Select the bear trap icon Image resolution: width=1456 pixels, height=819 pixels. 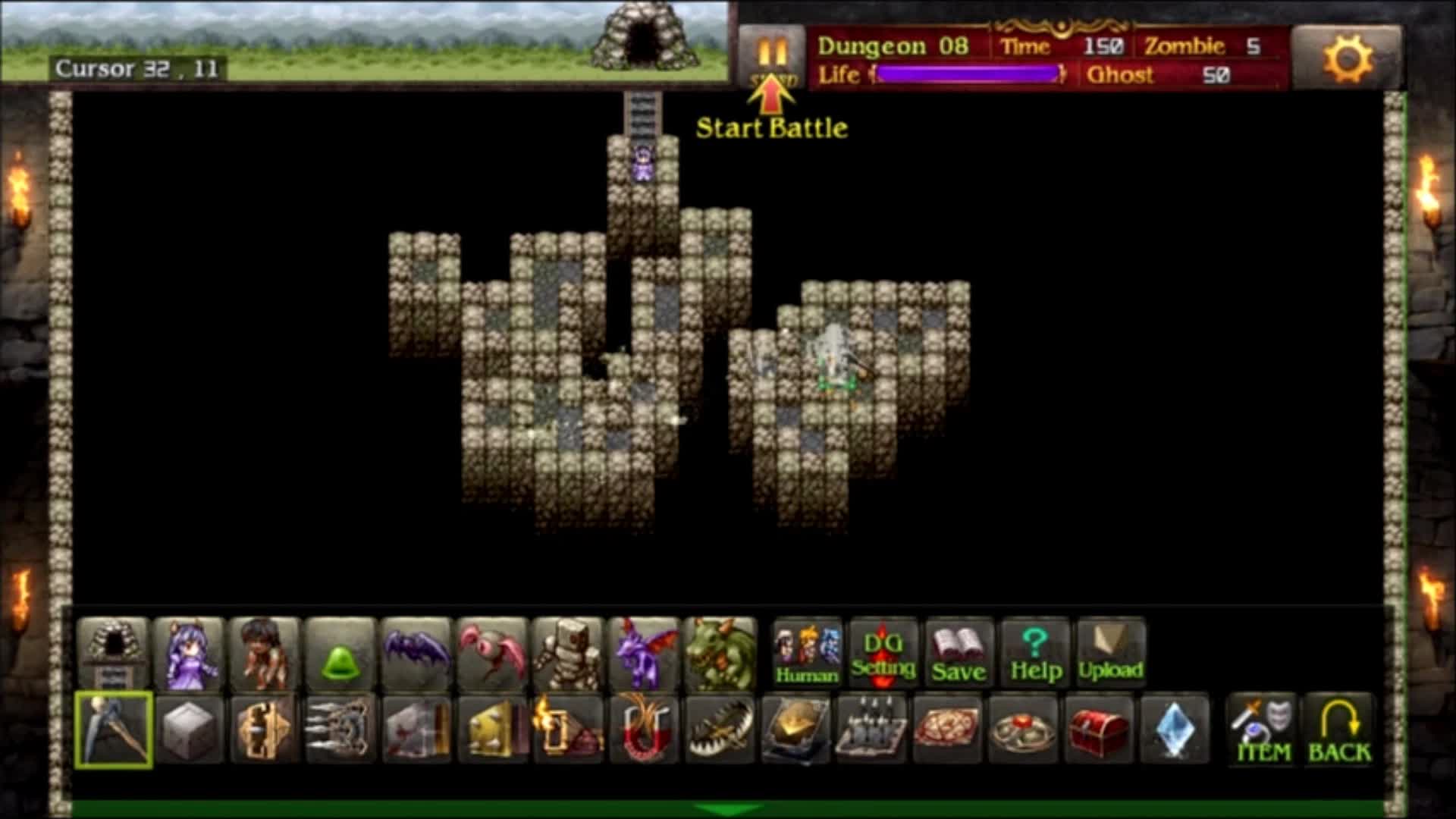pos(720,730)
